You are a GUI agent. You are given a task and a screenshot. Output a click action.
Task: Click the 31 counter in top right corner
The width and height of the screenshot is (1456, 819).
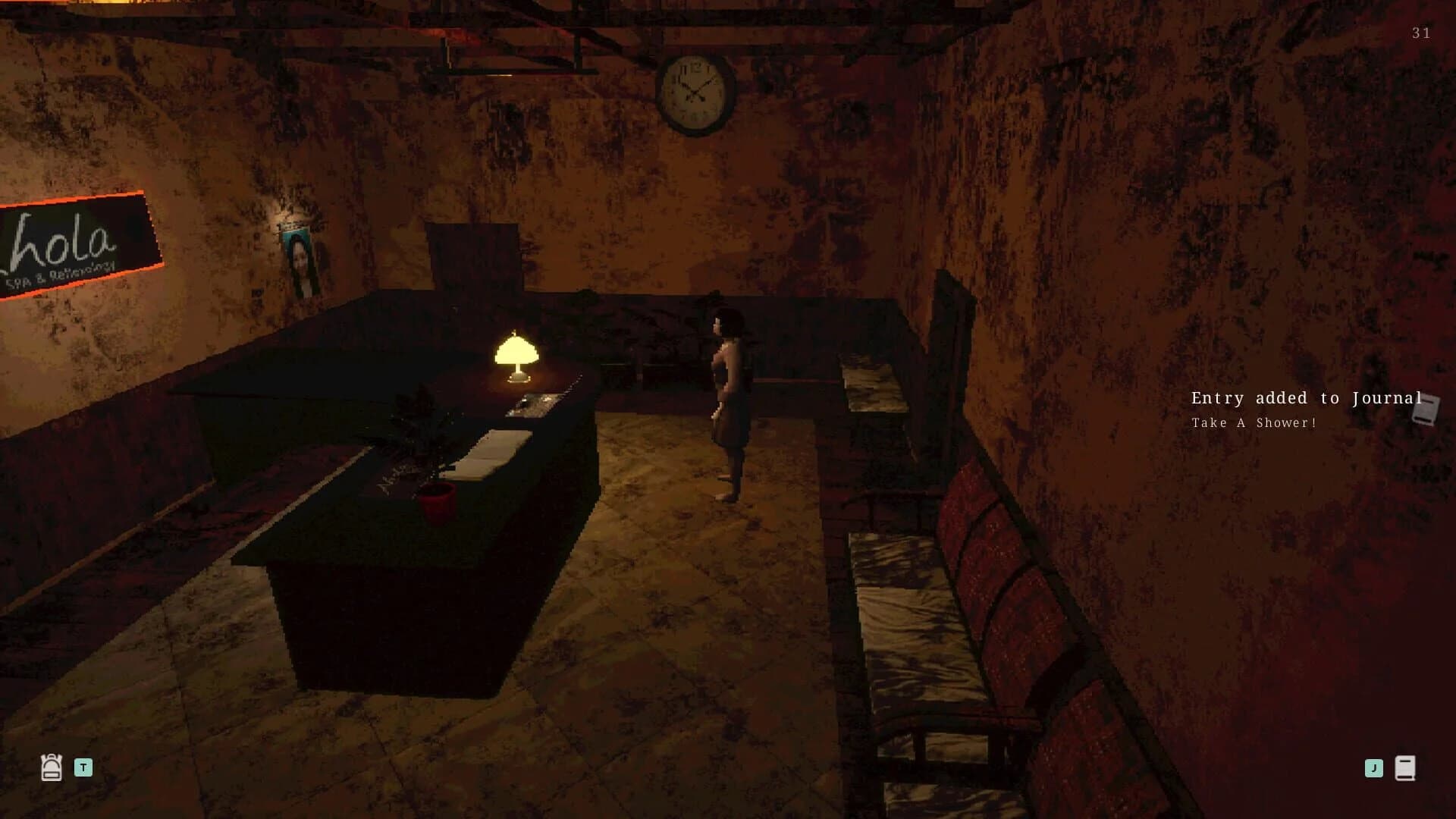pos(1421,33)
